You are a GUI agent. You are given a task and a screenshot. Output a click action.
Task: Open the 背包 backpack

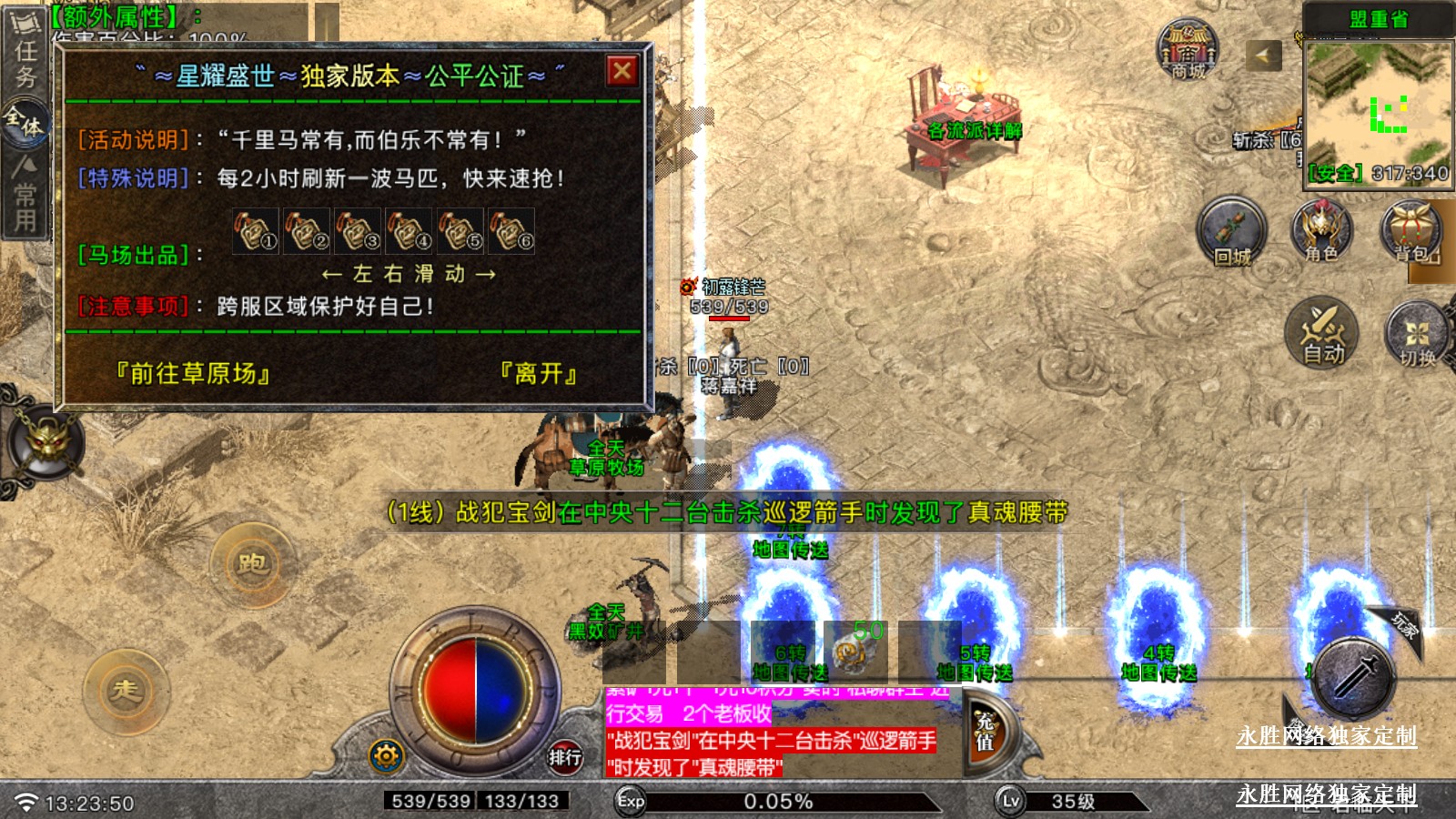(1411, 232)
